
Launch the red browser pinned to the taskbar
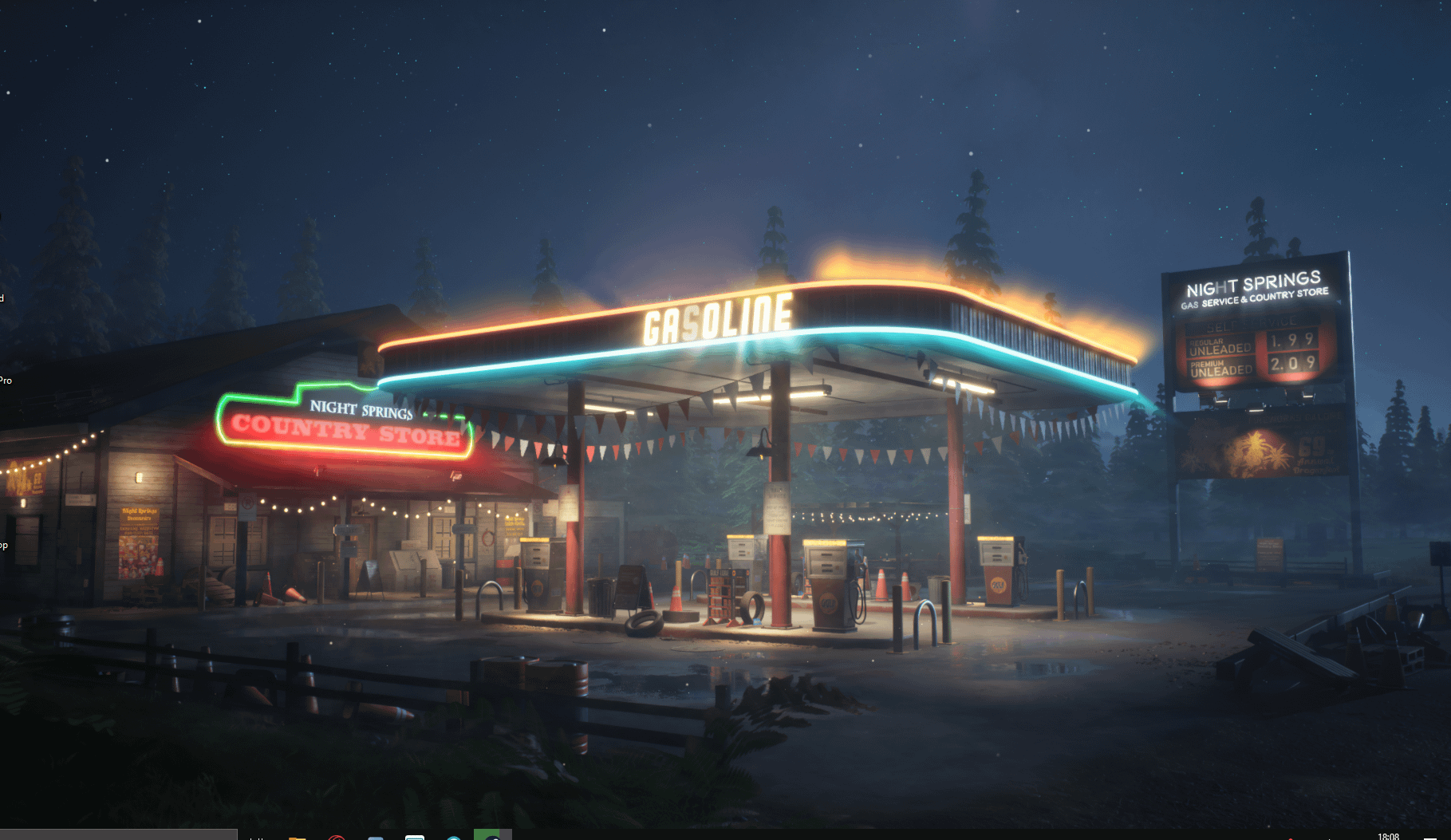tap(336, 836)
